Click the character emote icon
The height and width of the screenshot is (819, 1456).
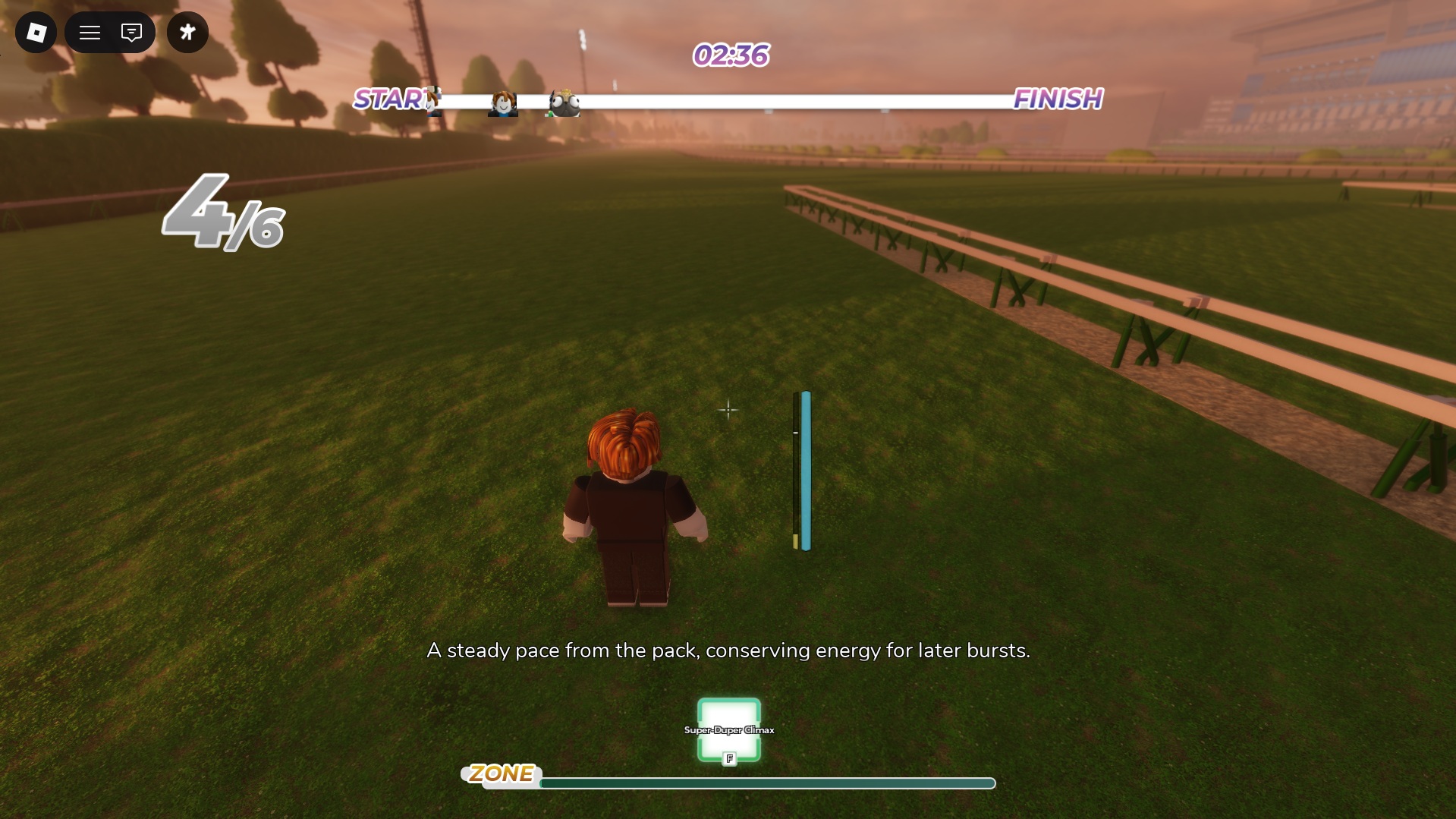point(187,32)
